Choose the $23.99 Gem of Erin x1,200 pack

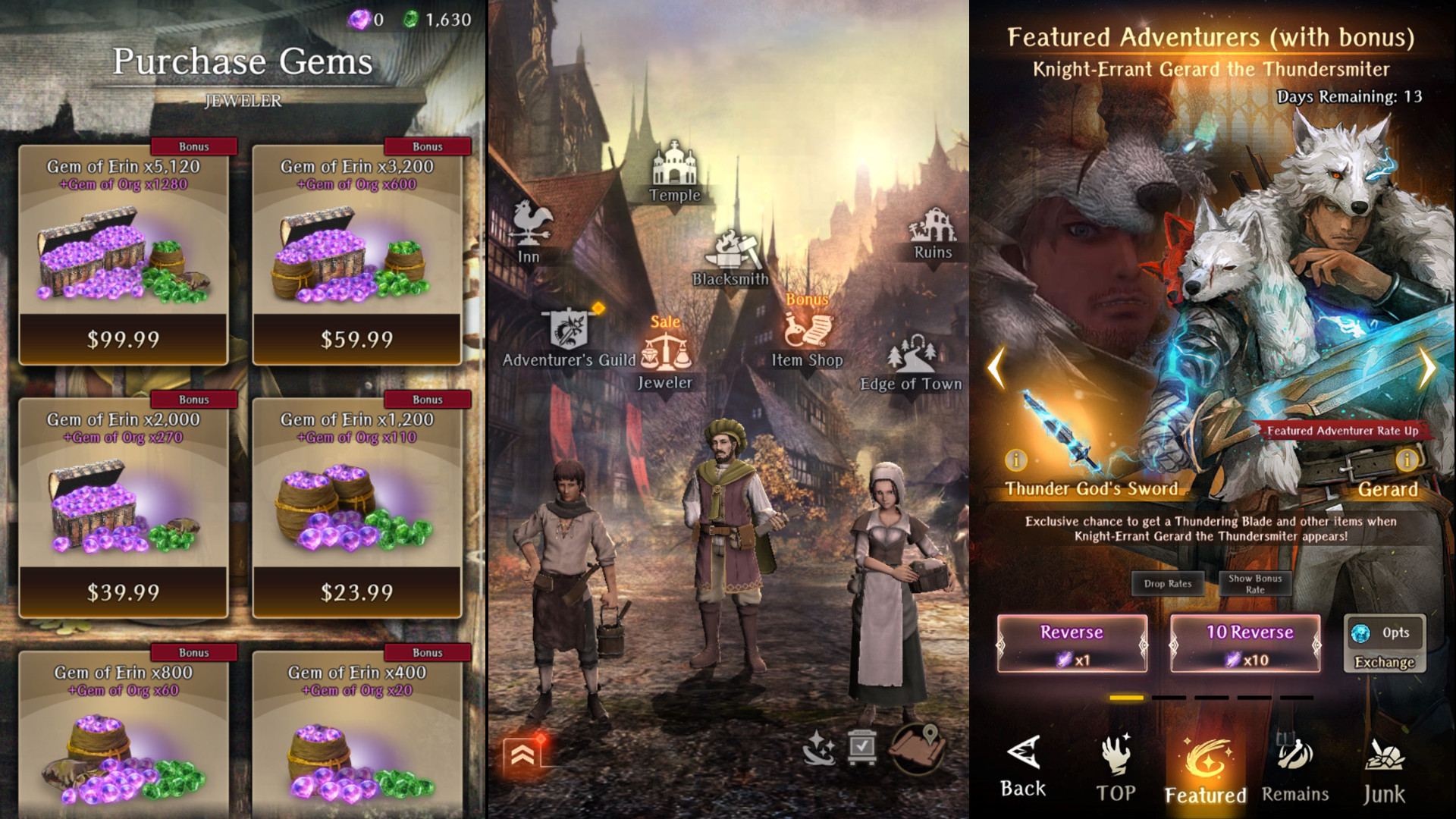point(357,591)
